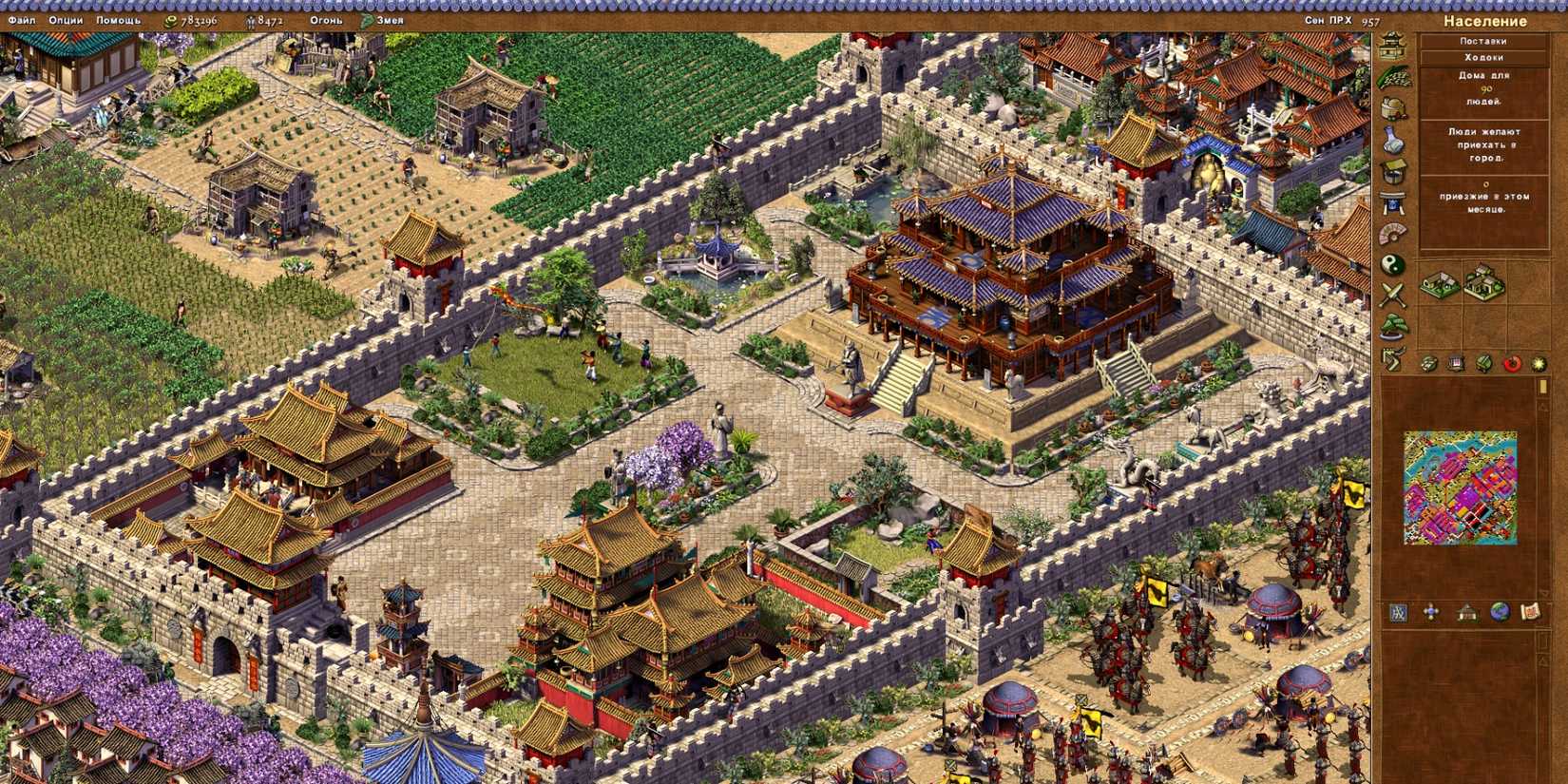1568x784 pixels.
Task: Click the house overview icon below minimap
Action: click(1466, 611)
